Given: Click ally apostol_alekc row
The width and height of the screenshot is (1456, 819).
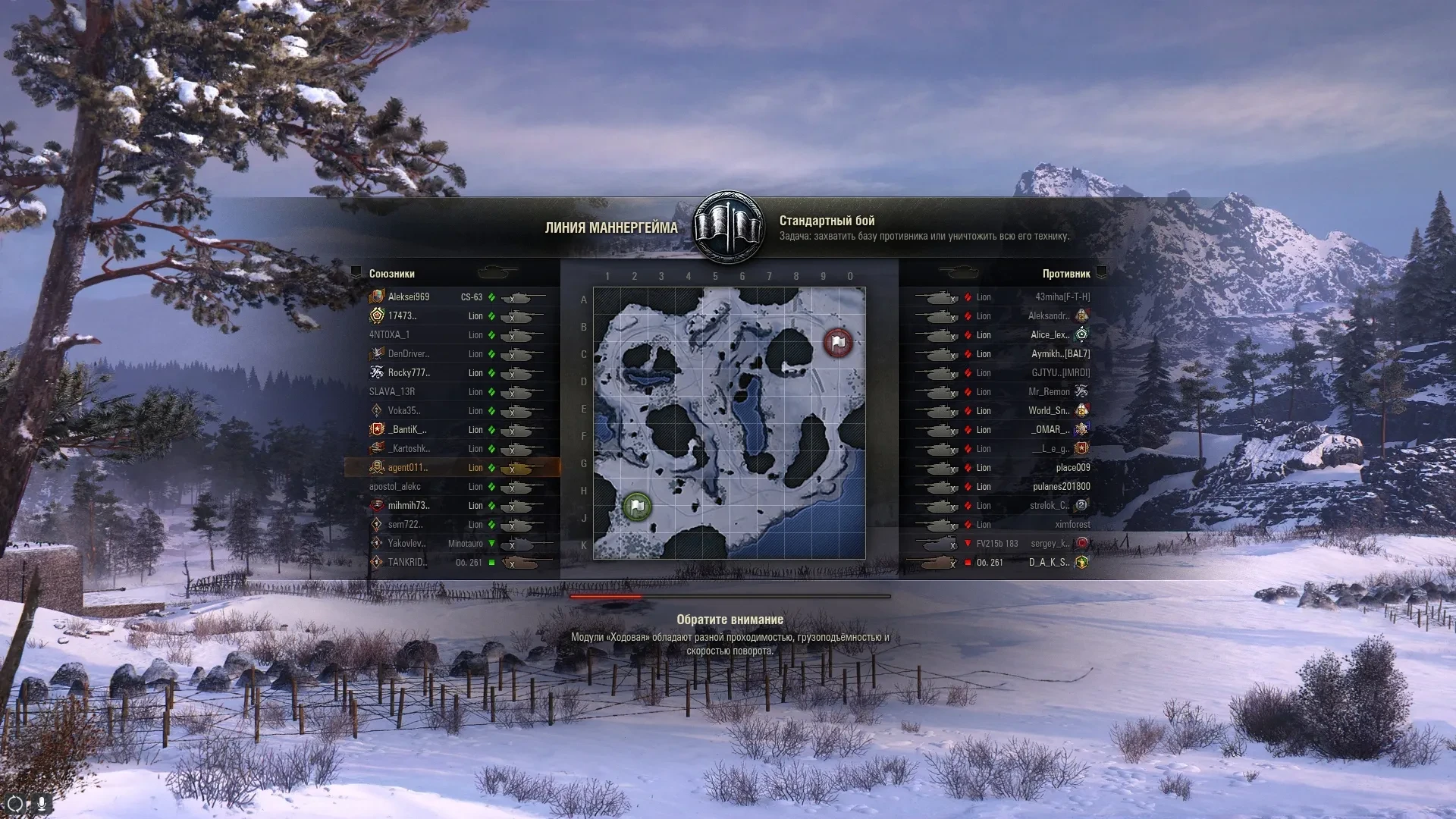Looking at the screenshot, I should [x=395, y=487].
